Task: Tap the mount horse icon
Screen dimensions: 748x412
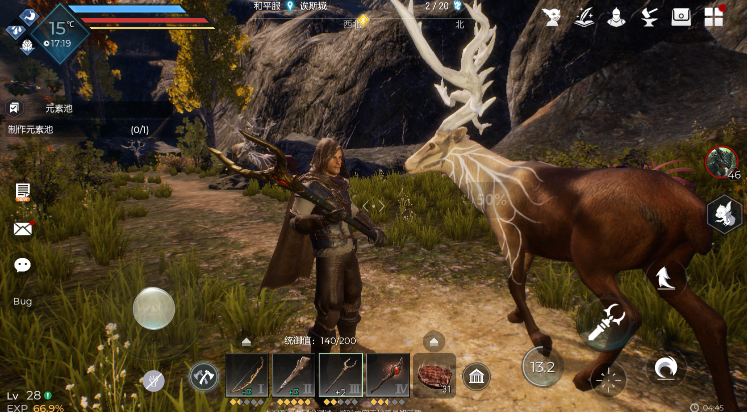Action: point(665,278)
